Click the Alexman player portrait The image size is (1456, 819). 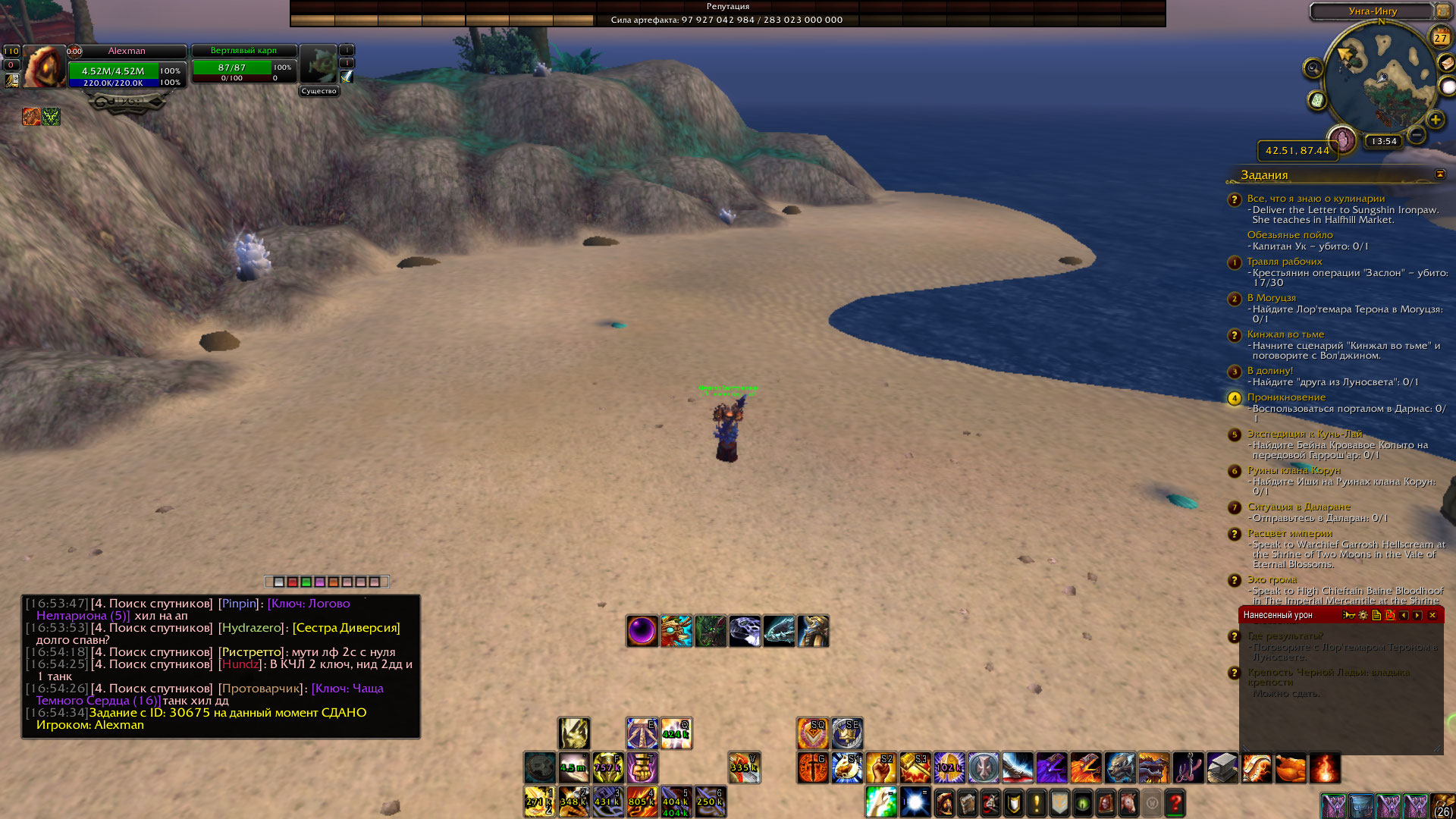tap(44, 67)
